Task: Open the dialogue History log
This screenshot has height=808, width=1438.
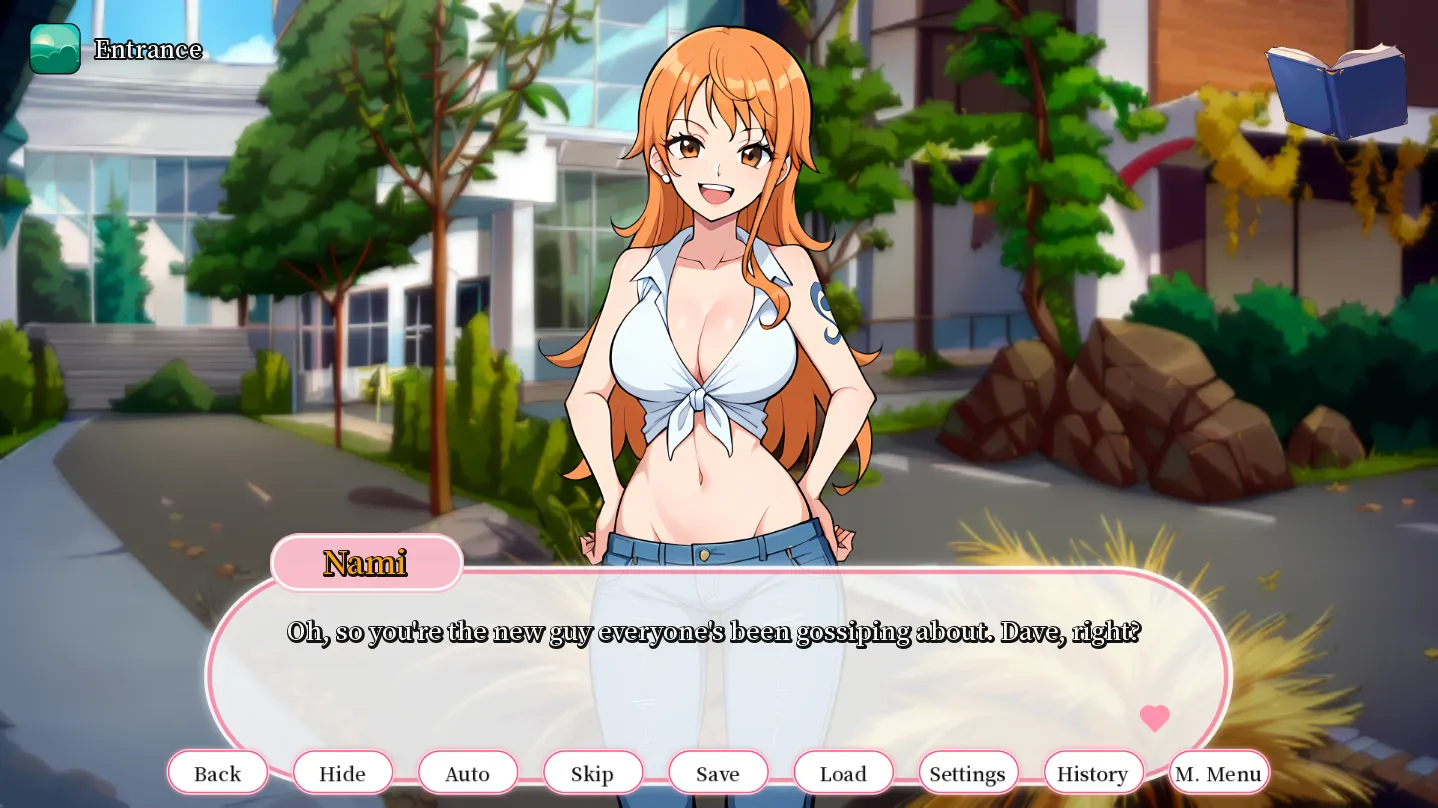Action: pos(1092,772)
